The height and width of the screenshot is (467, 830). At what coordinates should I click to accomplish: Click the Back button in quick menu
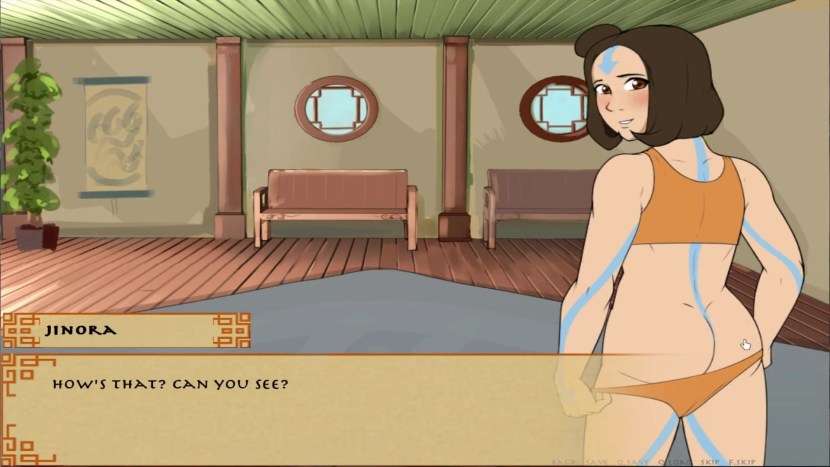[564, 462]
